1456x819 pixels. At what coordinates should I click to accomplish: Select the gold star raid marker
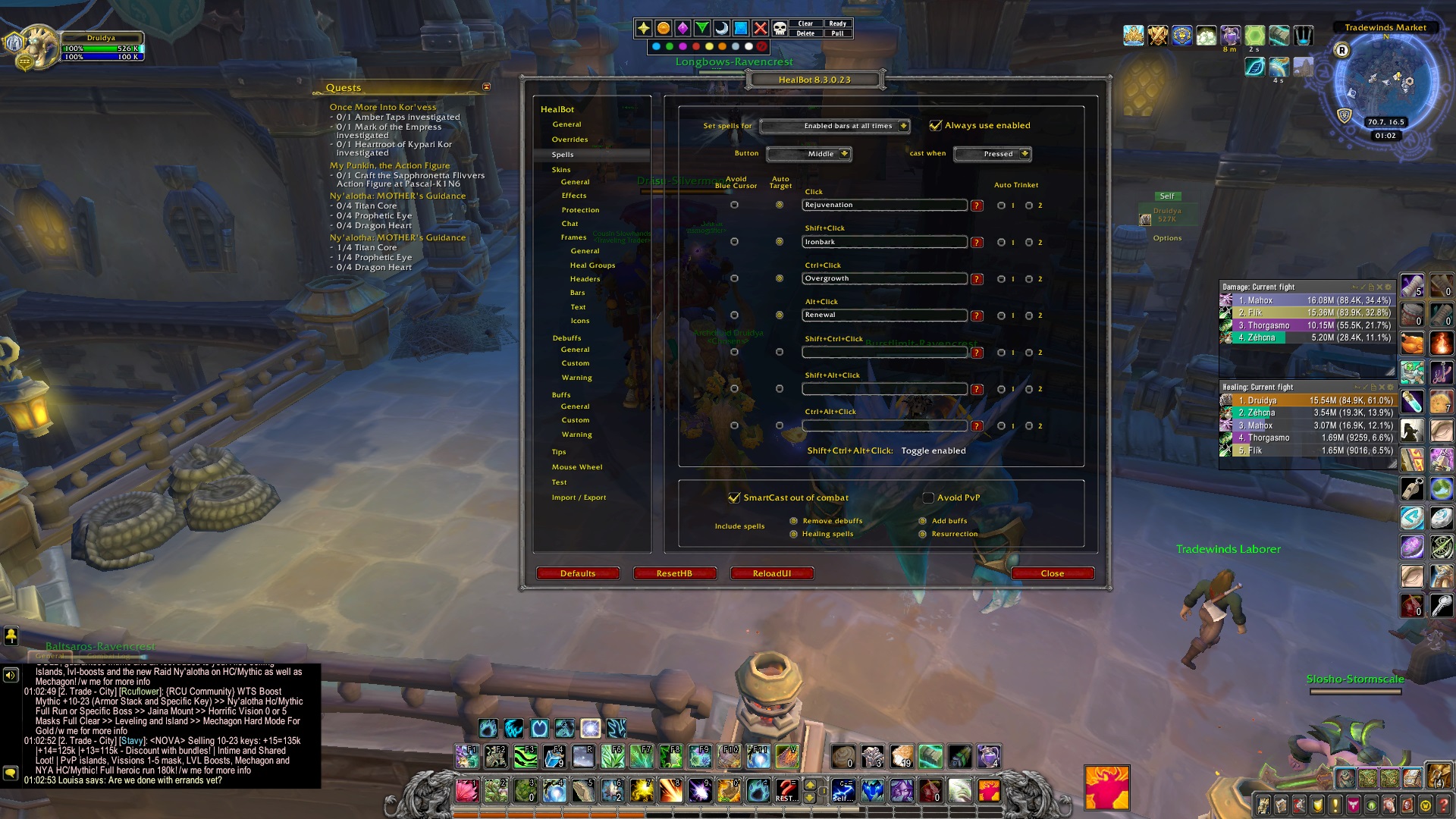click(x=643, y=29)
